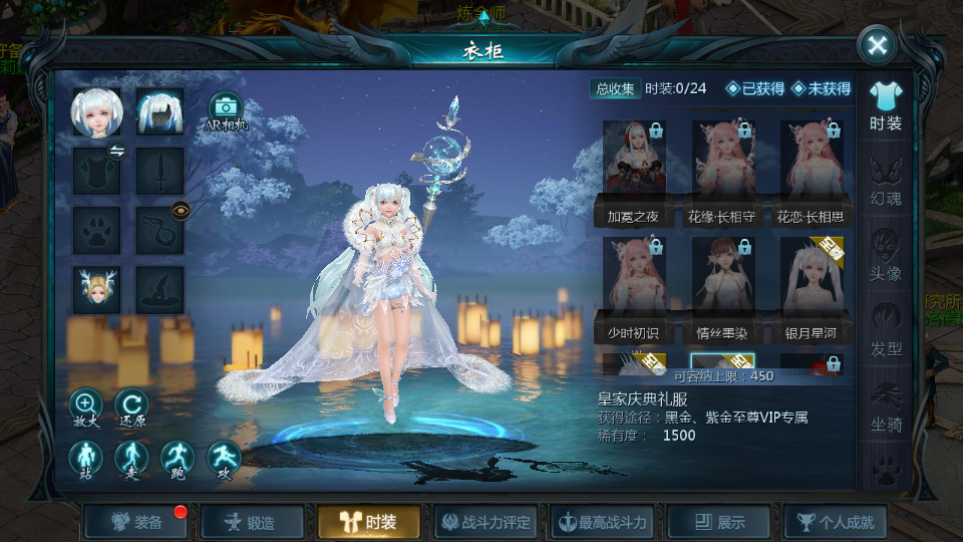Open the 总收集 collection button
The height and width of the screenshot is (542, 963).
click(x=615, y=89)
